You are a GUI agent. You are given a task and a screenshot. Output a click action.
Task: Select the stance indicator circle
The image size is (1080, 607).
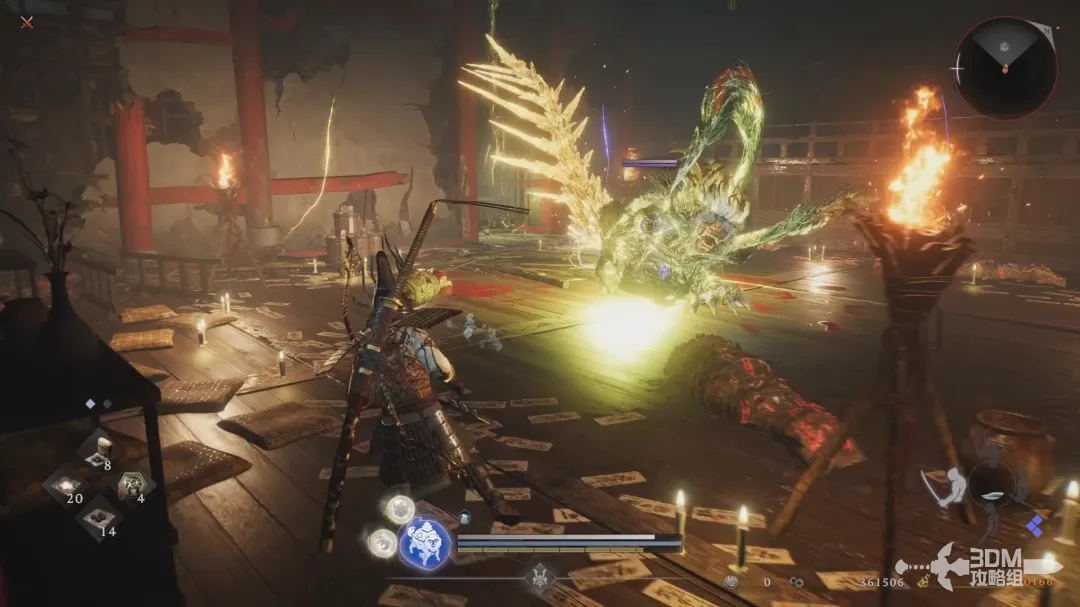[x=990, y=484]
